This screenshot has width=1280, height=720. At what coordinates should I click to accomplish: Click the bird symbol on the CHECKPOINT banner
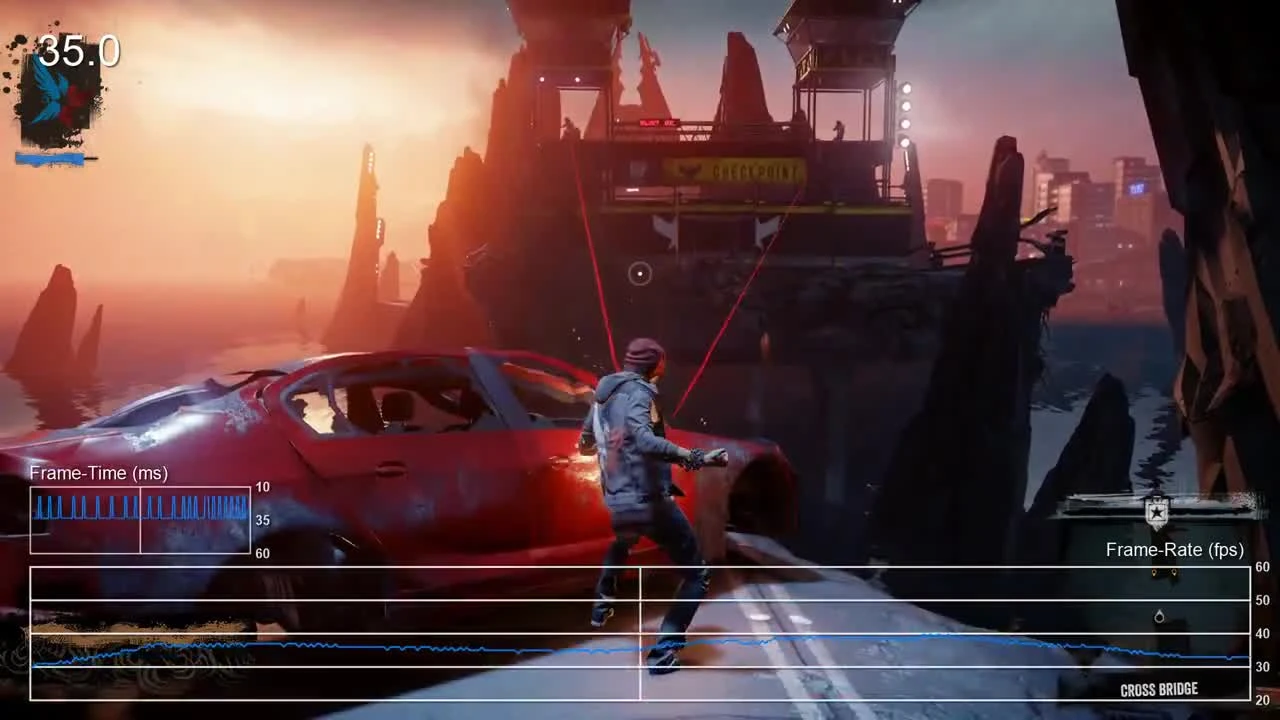[688, 170]
